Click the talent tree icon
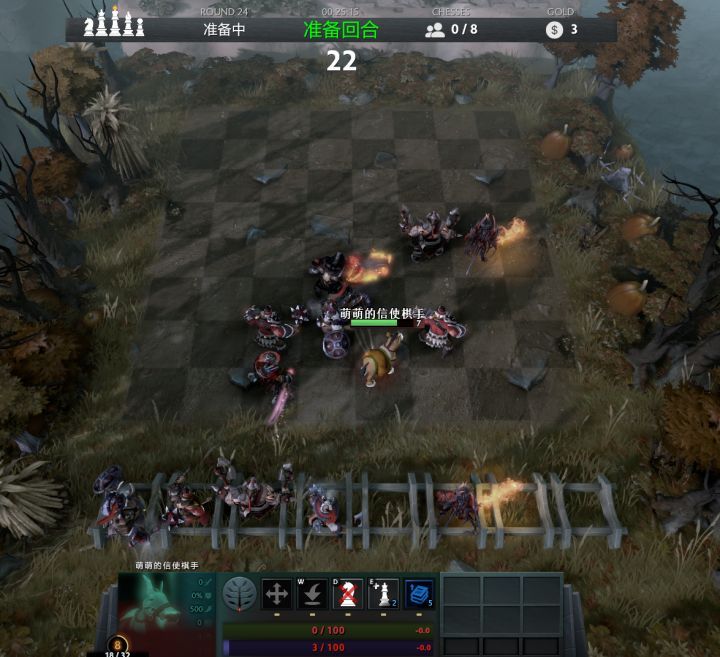 tap(237, 593)
